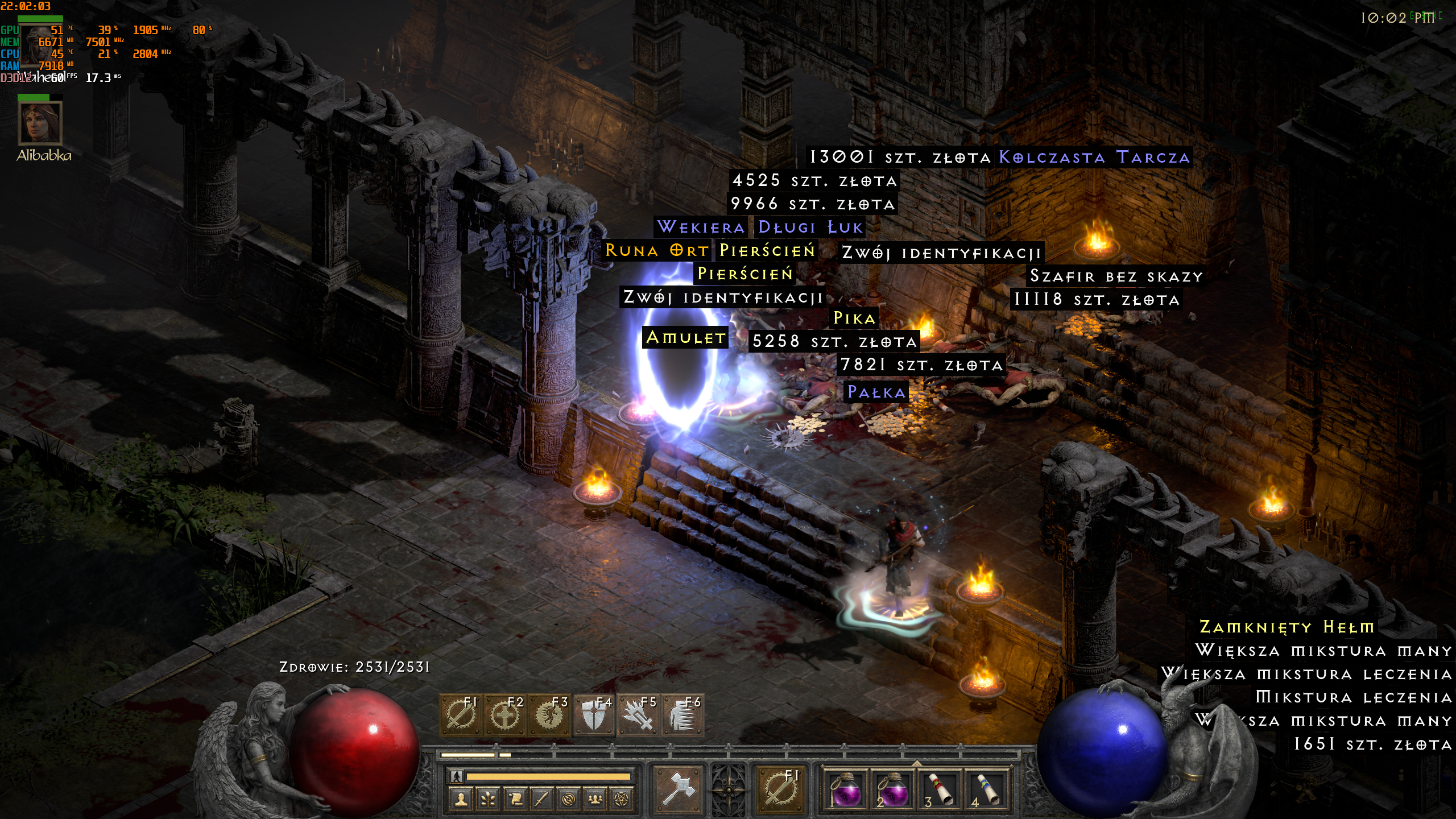Activate the F2 cross aura skill
Viewport: 1456px width, 819px height.
[504, 715]
